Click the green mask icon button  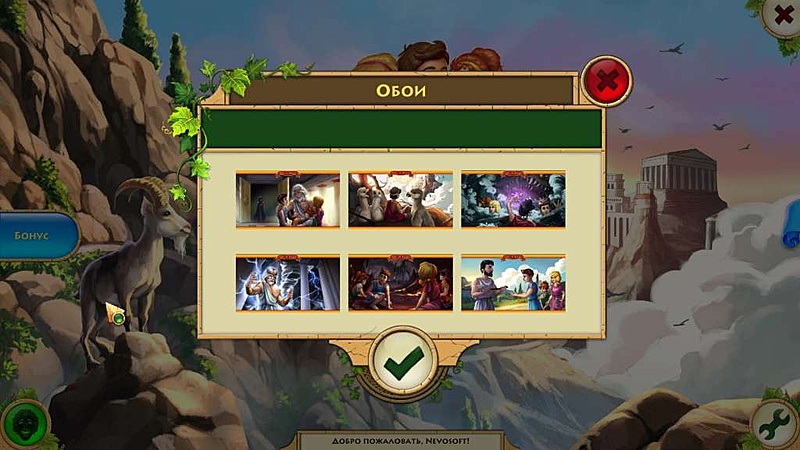click(23, 425)
